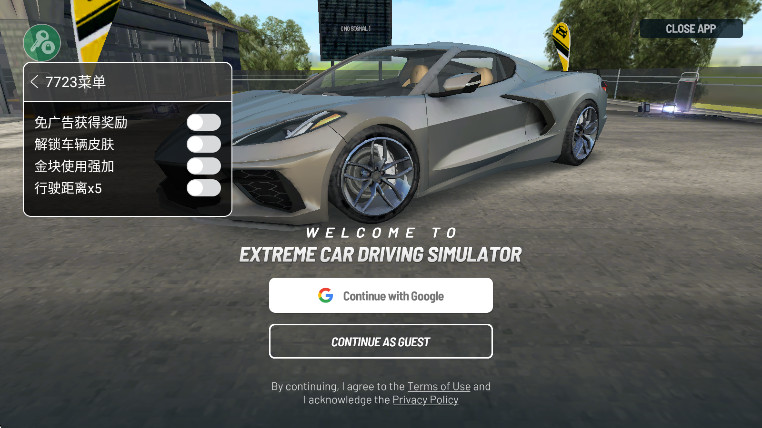762x428 pixels.
Task: Open the Terms of Use link
Action: [x=438, y=386]
